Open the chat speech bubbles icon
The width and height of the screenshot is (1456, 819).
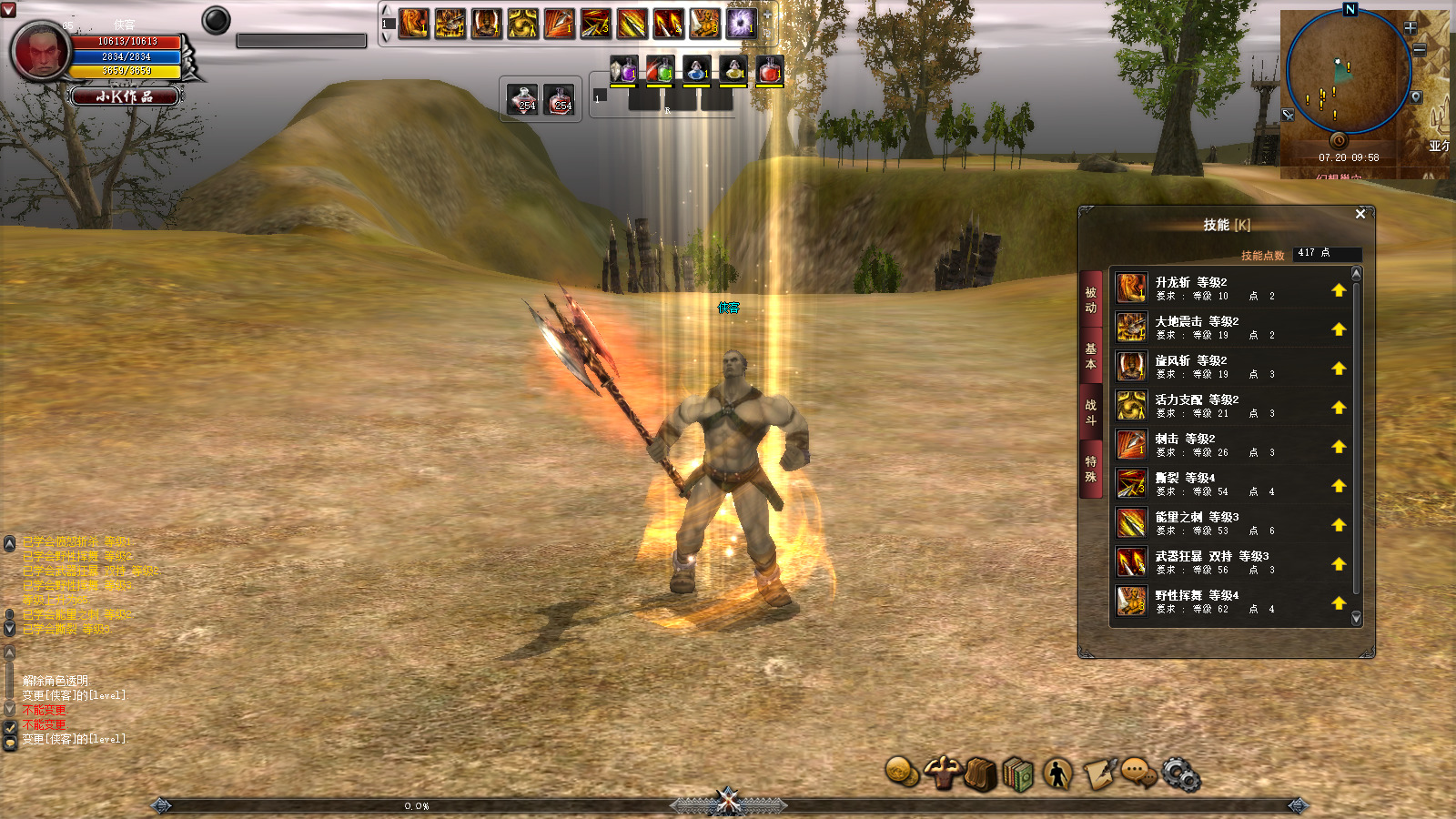click(1137, 773)
